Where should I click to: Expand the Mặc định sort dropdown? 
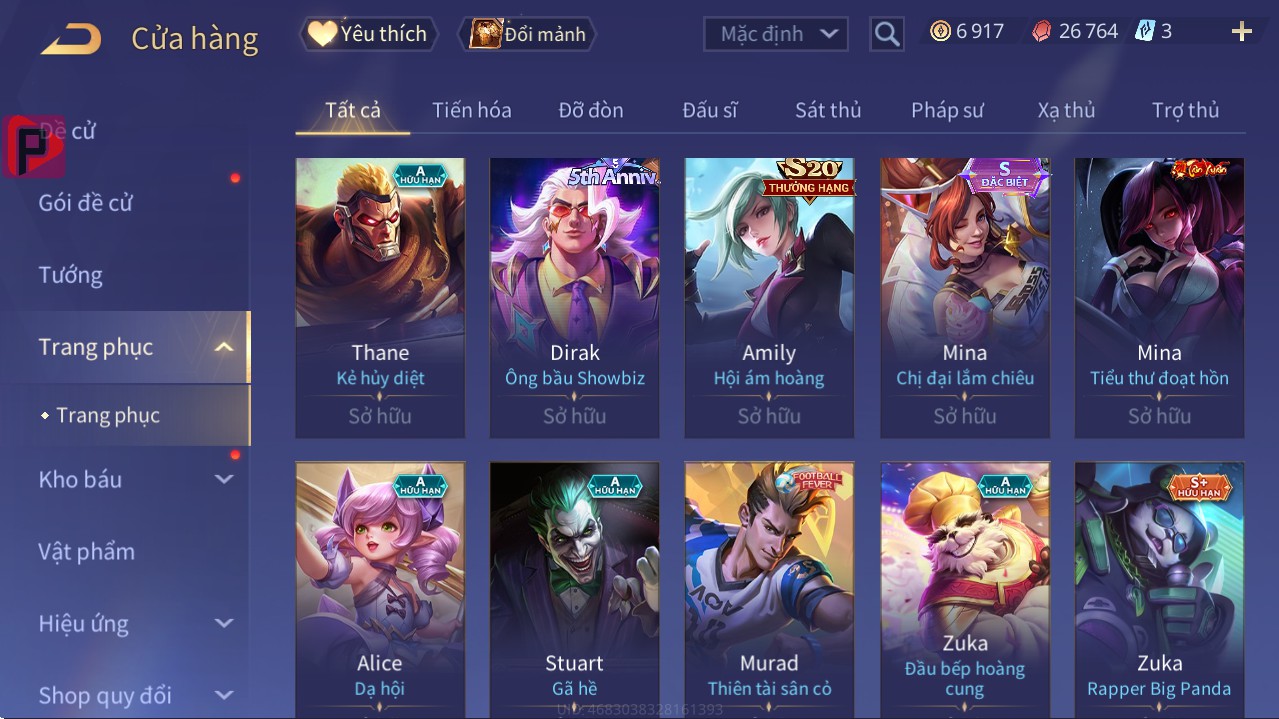coord(776,34)
